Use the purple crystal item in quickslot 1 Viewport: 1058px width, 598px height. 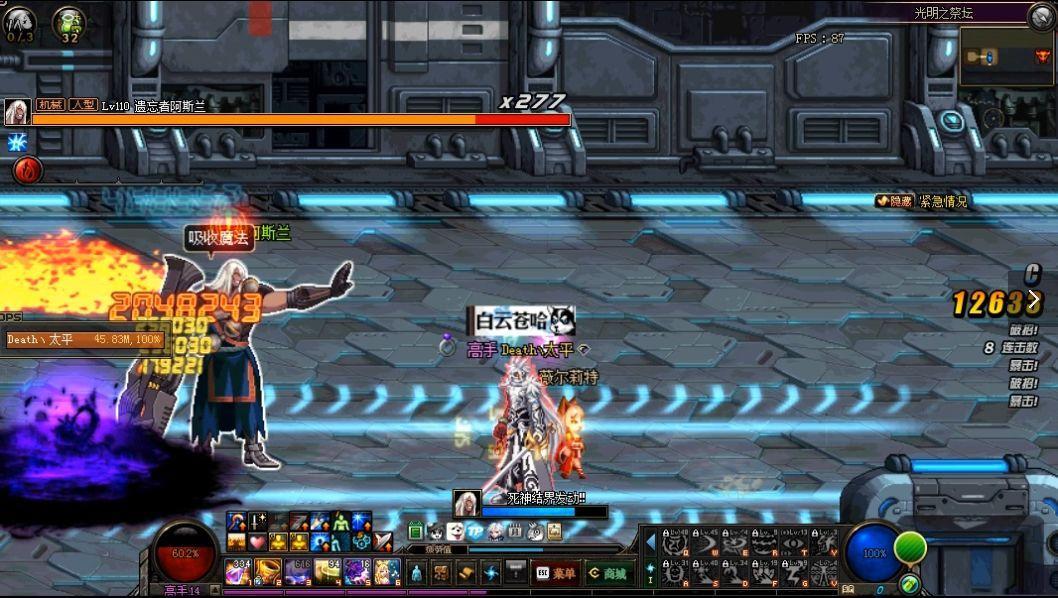coord(240,572)
